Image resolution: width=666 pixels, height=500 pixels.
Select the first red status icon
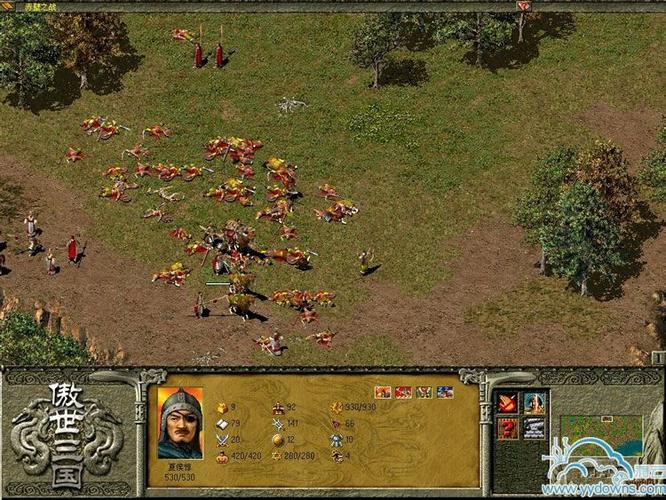pyautogui.click(x=382, y=392)
